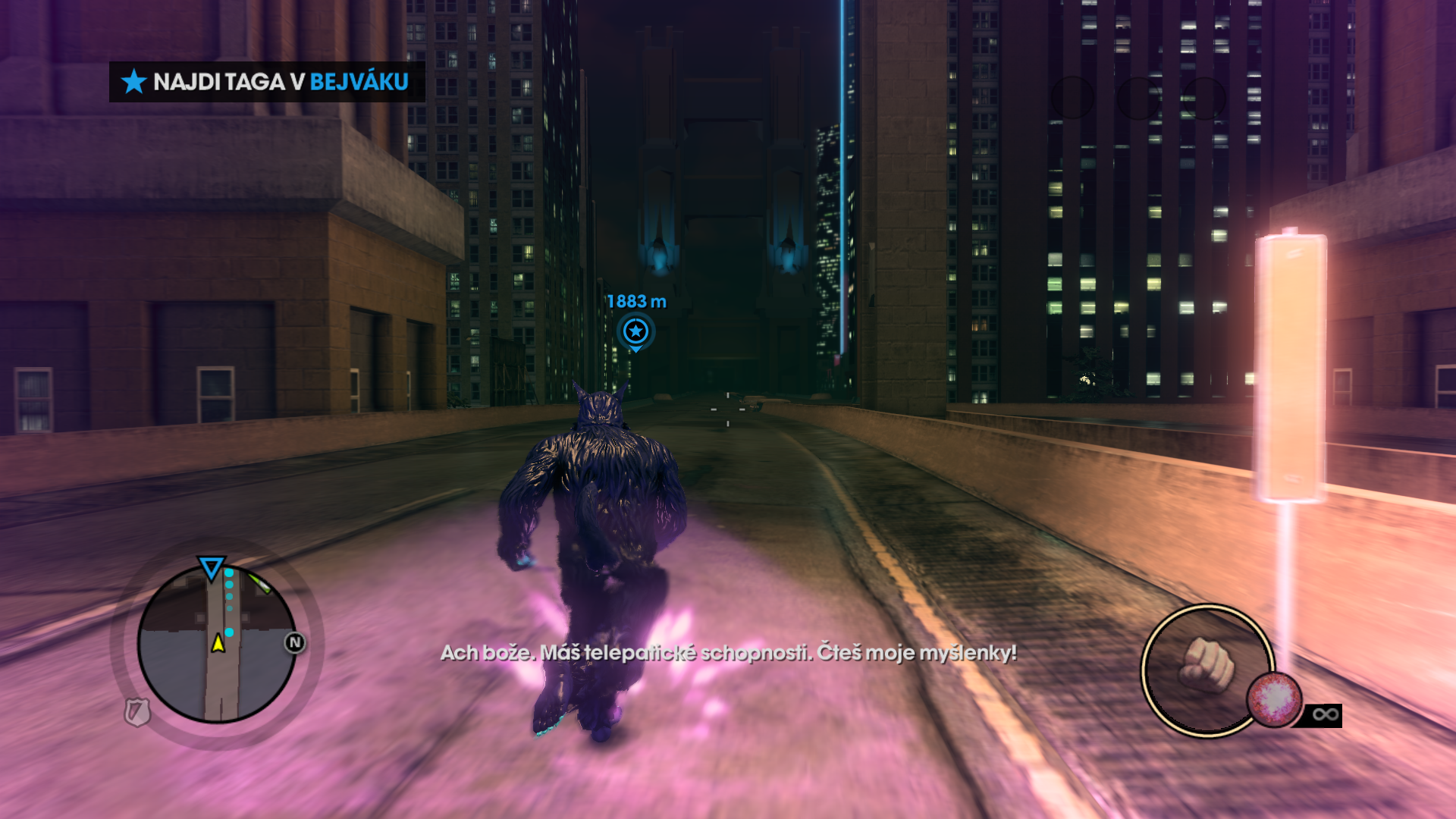The width and height of the screenshot is (1456, 819).
Task: Open the circular minimap
Action: (x=217, y=644)
